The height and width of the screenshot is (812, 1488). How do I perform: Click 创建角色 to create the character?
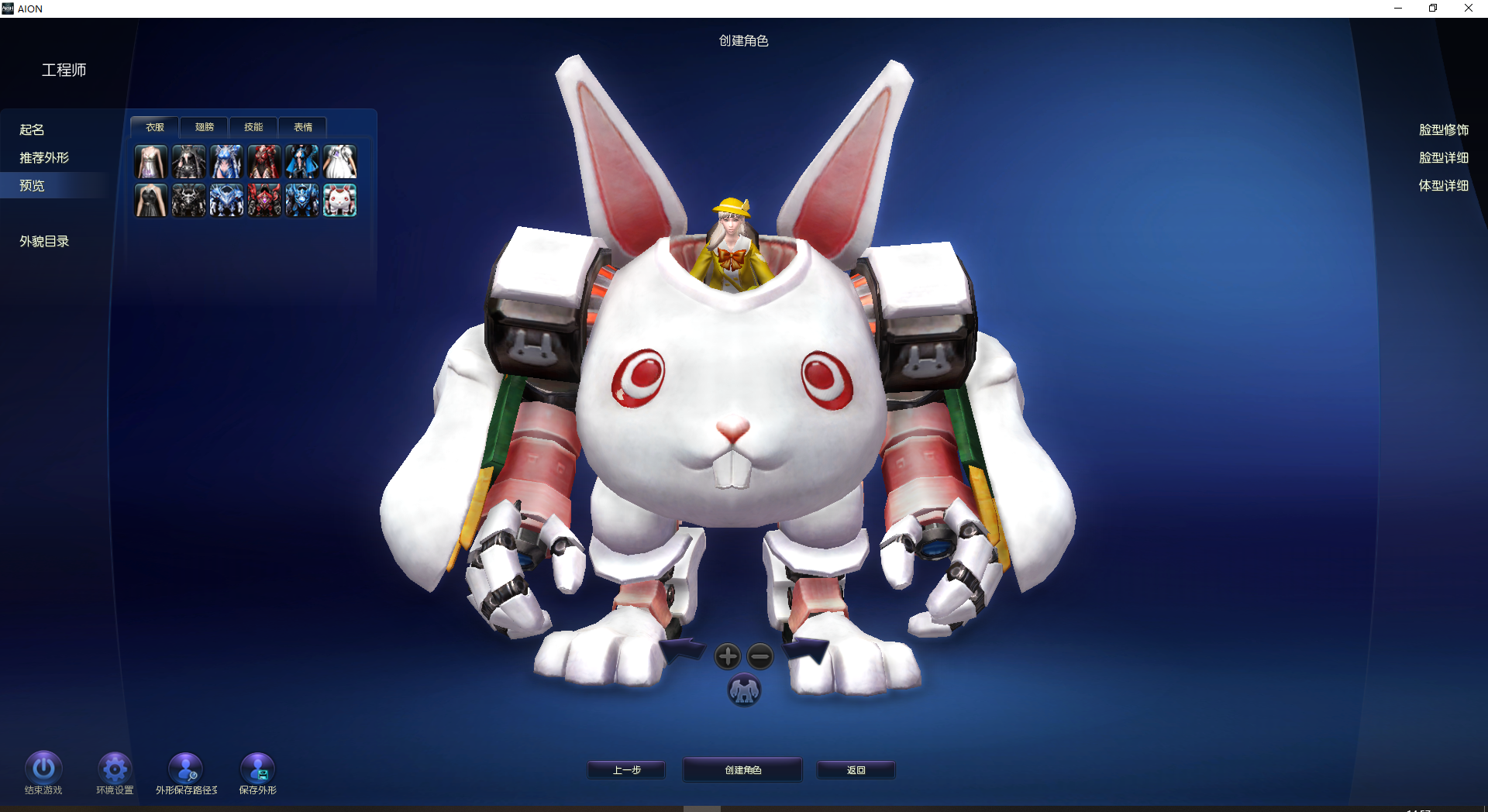pyautogui.click(x=742, y=770)
